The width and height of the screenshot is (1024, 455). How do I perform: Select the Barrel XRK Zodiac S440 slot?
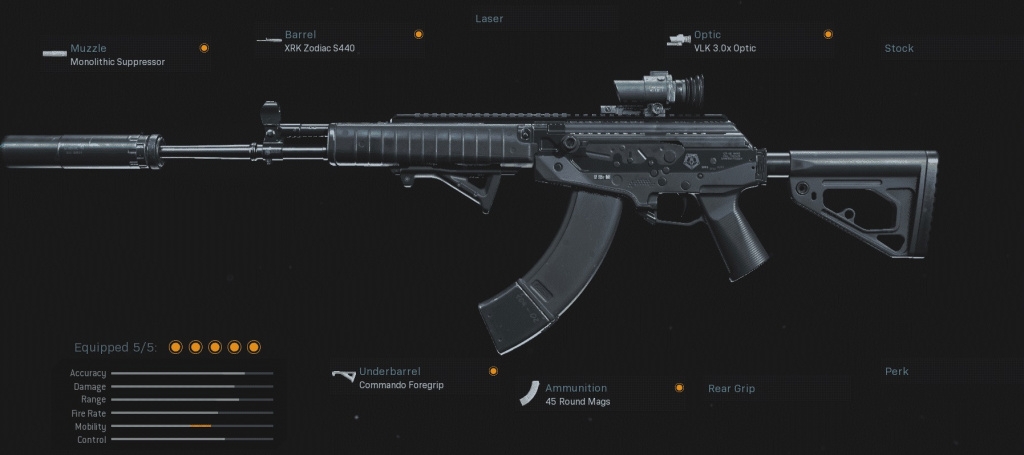pos(319,41)
